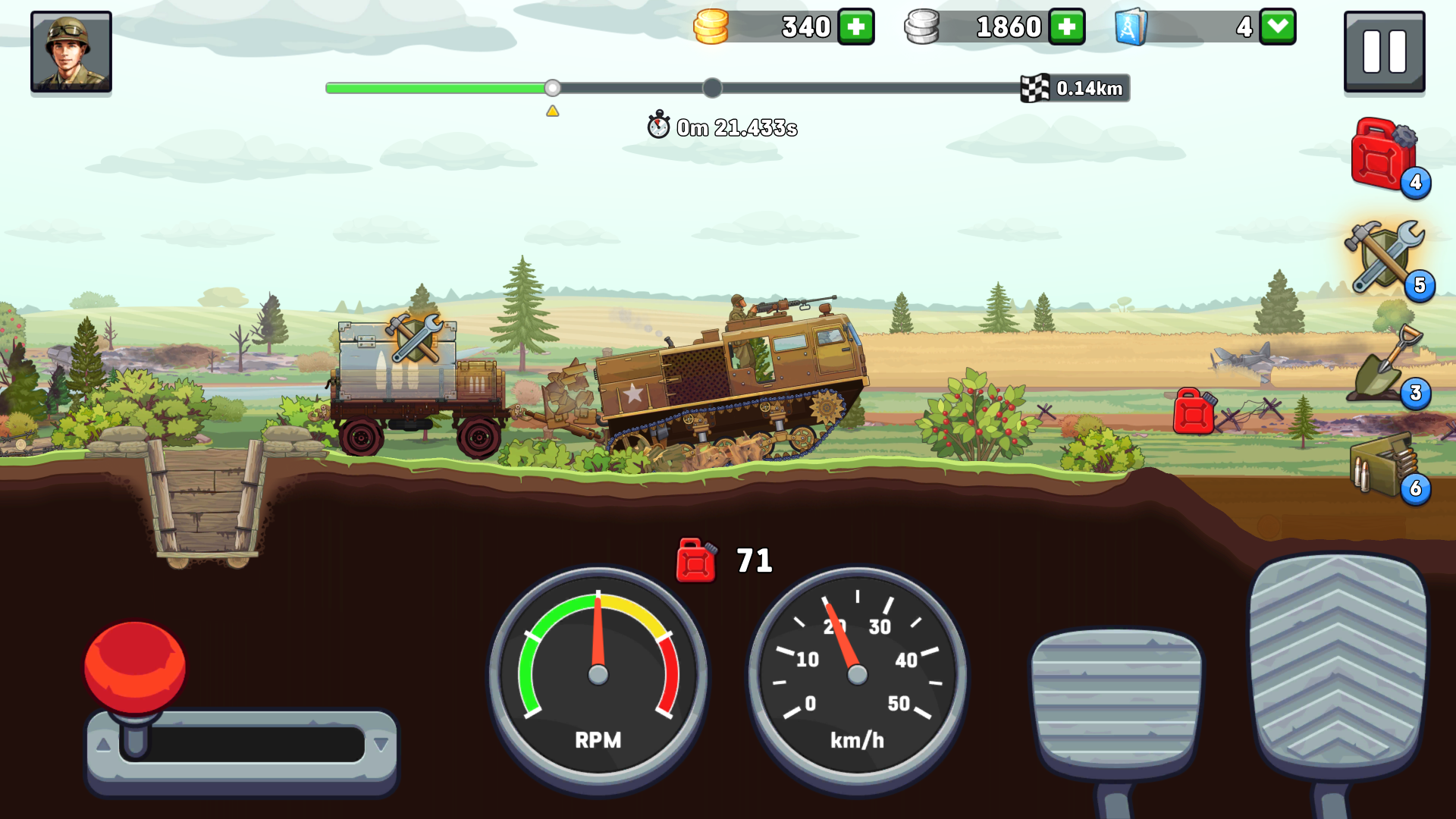Use the shovel item
This screenshot has width=1456, height=819.
click(x=1385, y=368)
